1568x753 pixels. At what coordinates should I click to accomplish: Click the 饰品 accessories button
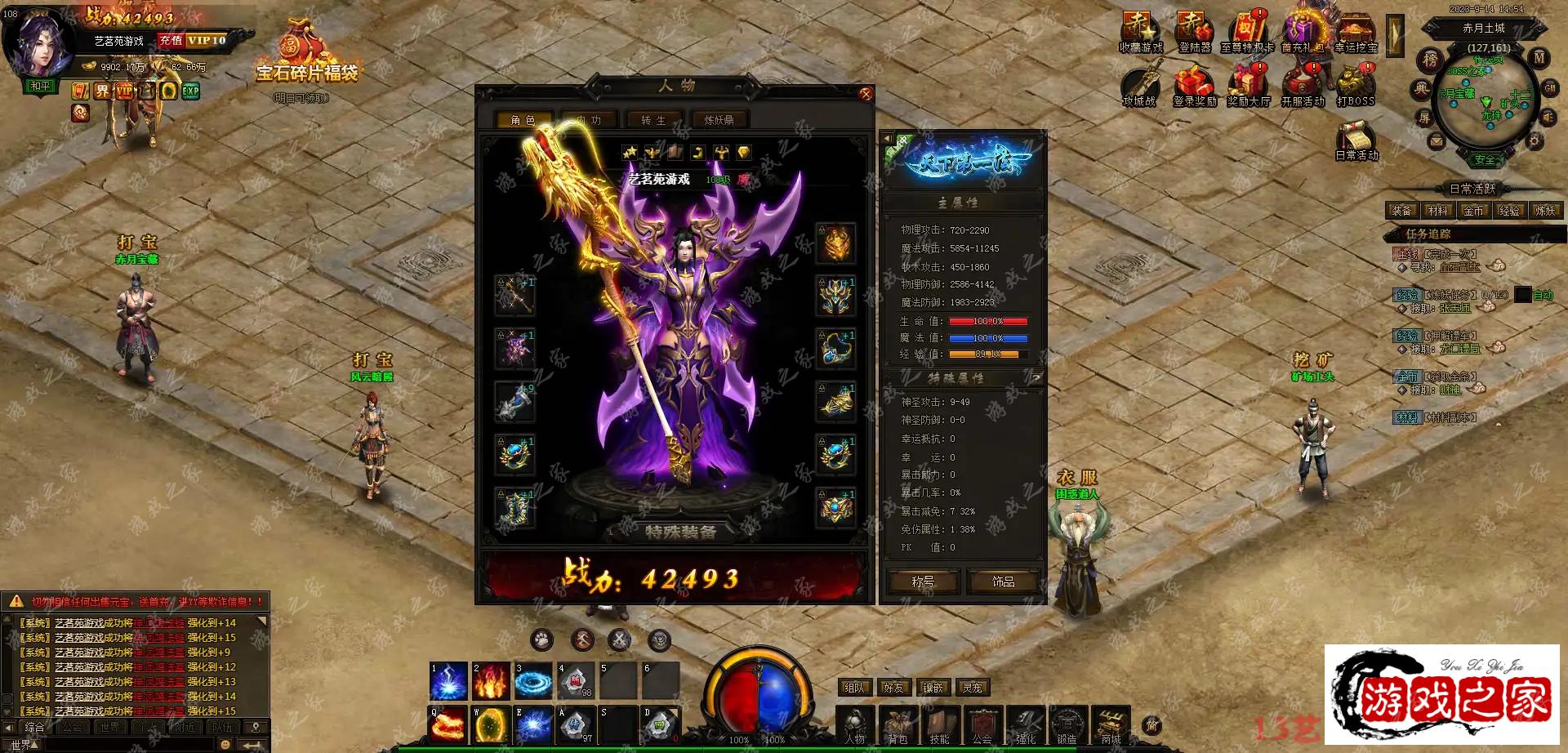tap(1003, 581)
